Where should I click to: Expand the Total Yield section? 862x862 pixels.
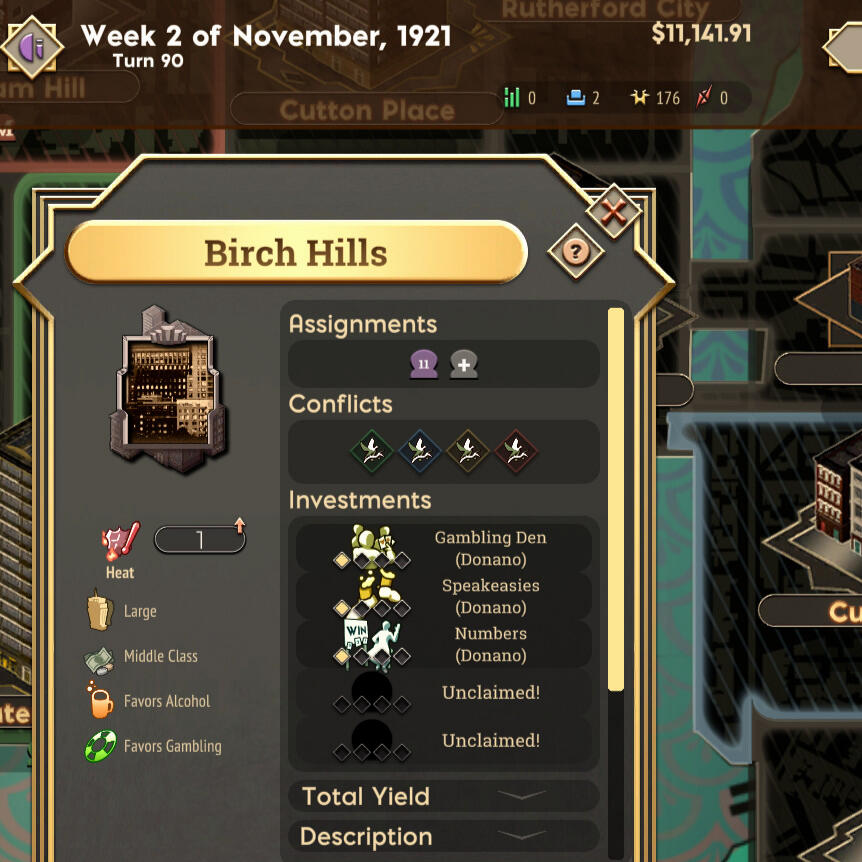[x=444, y=797]
